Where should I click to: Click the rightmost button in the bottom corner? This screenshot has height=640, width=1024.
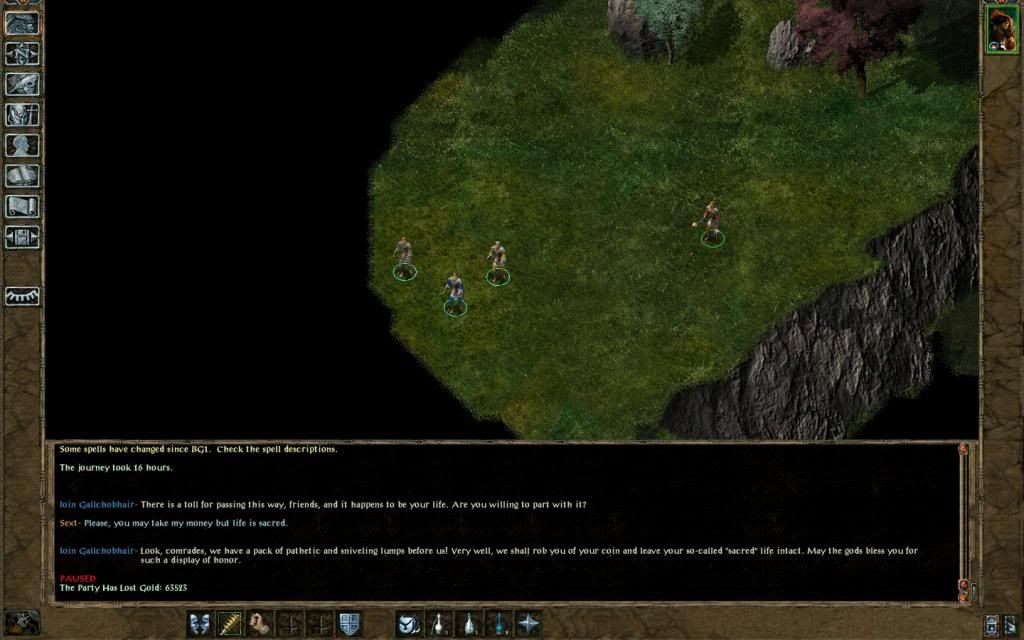coord(1011,625)
